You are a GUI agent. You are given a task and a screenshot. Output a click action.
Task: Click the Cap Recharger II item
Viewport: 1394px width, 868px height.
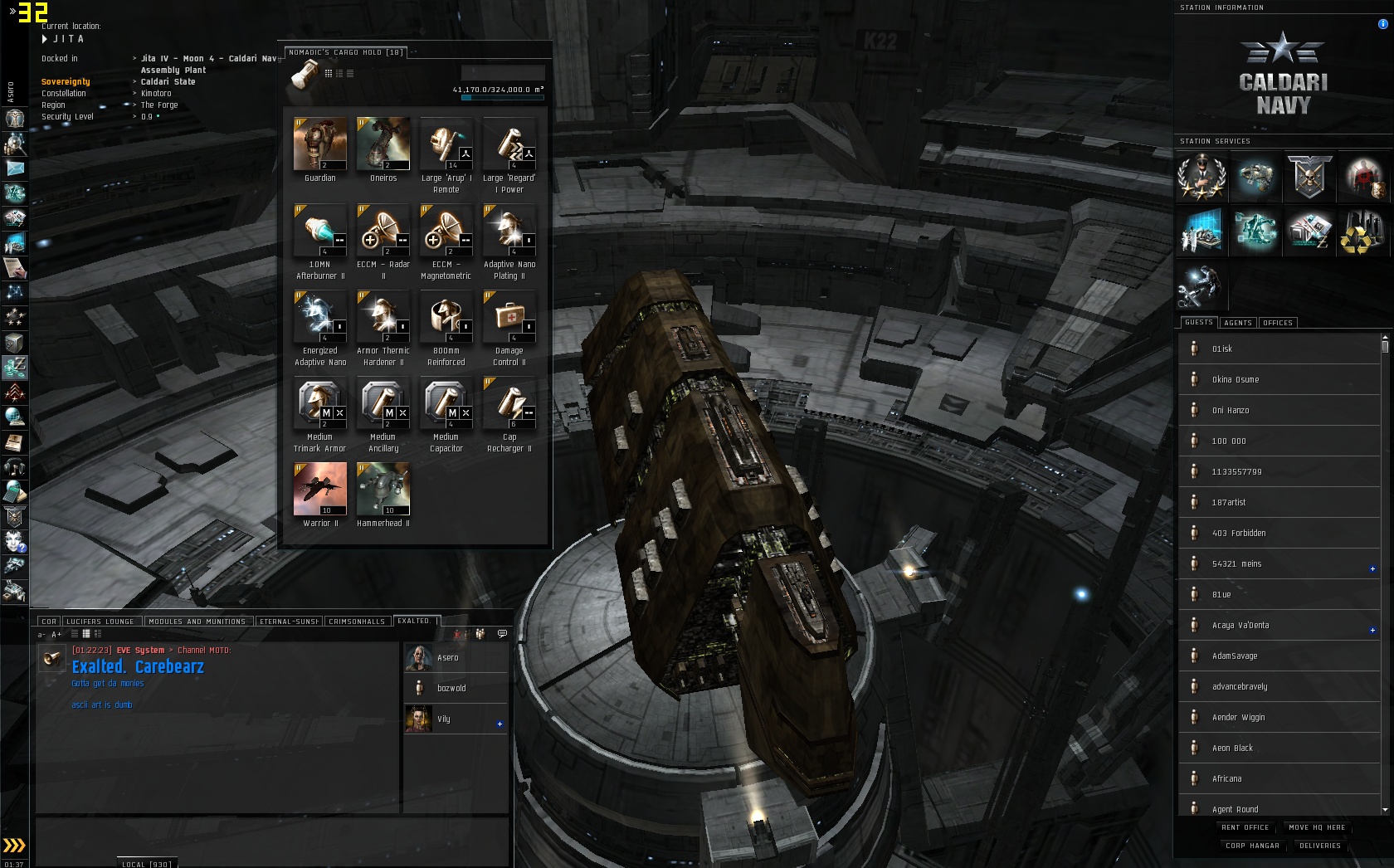(x=509, y=403)
